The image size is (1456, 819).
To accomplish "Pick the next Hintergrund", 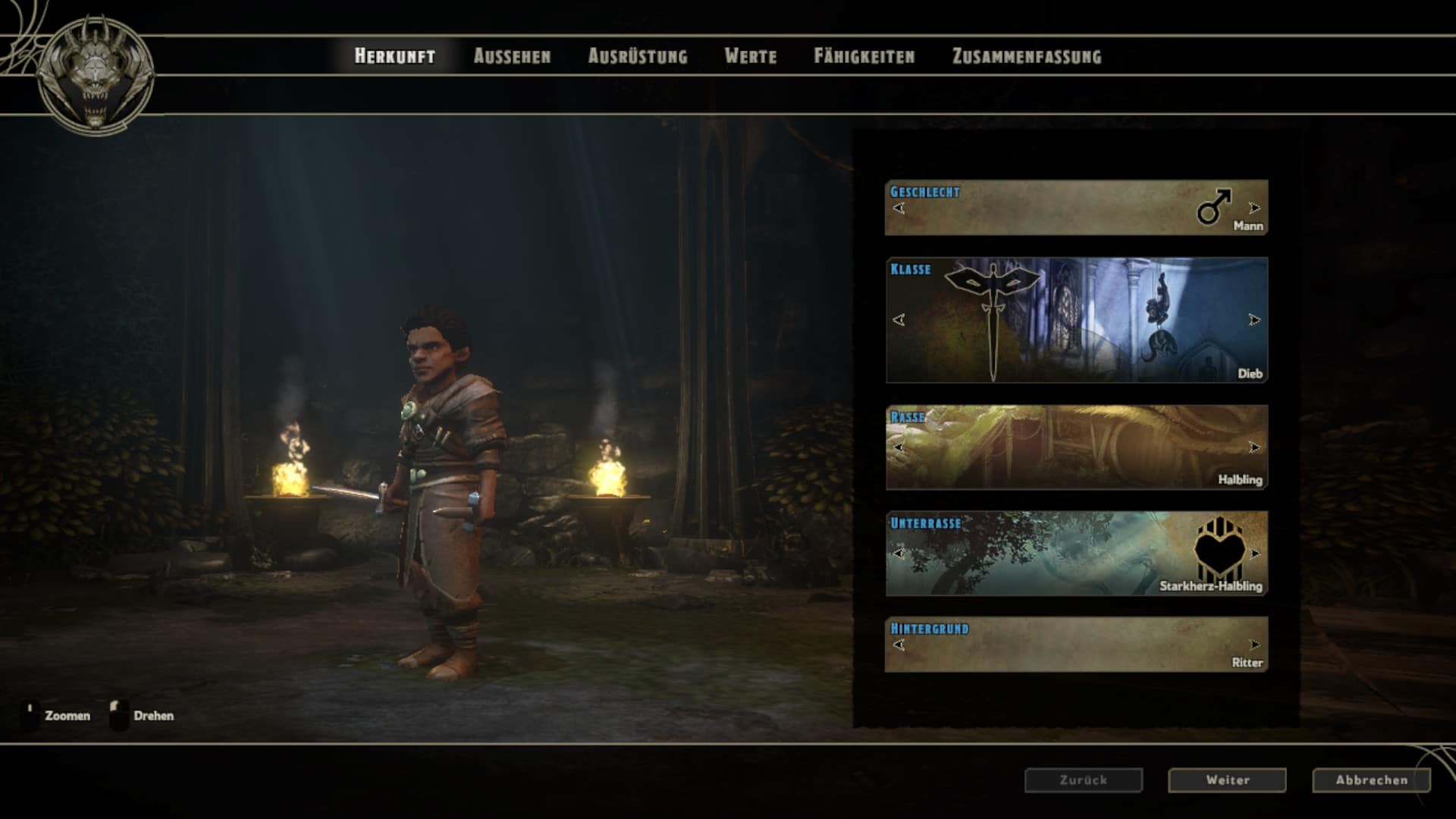I will coord(1254,645).
